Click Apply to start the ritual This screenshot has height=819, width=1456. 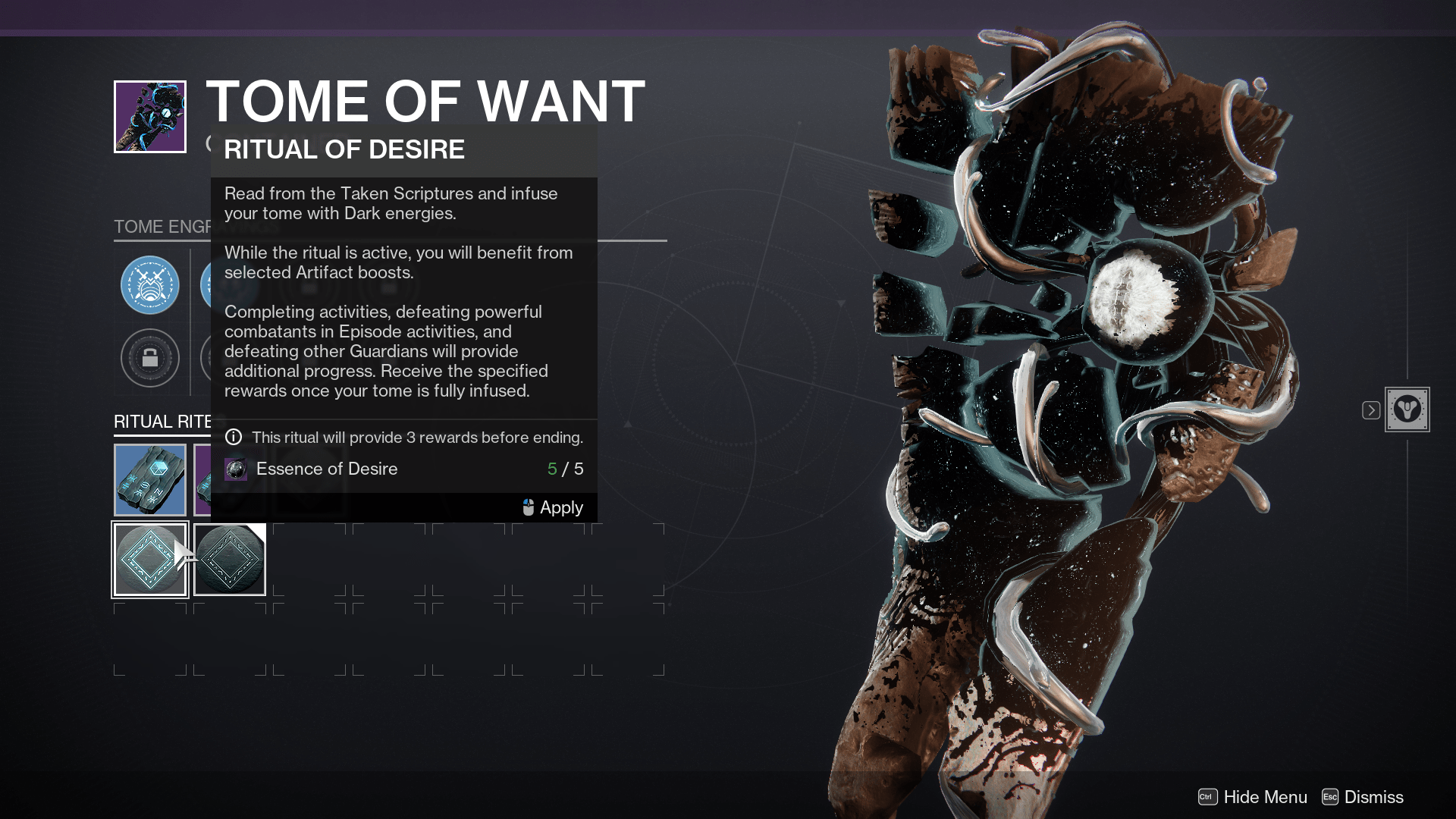point(560,507)
